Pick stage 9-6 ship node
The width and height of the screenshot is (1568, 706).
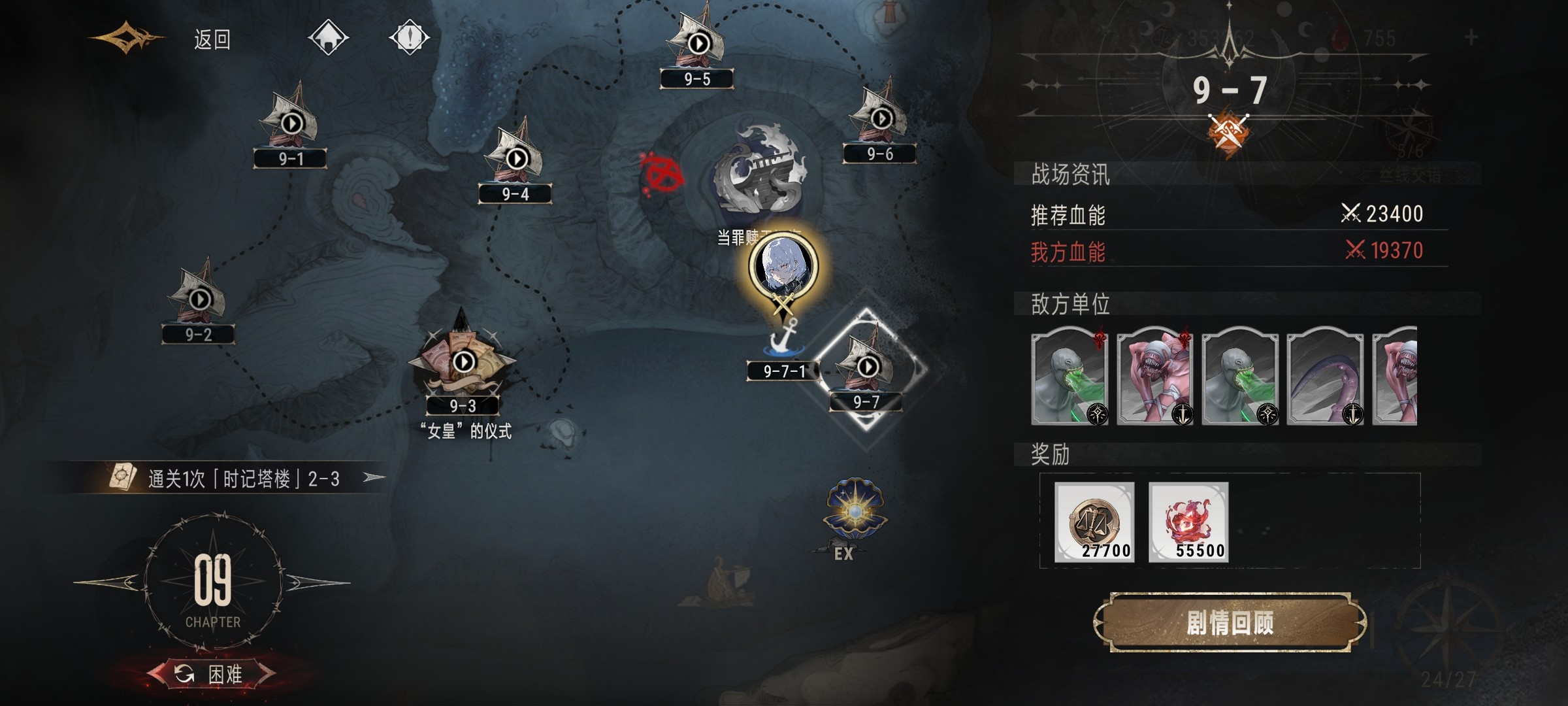[x=881, y=120]
